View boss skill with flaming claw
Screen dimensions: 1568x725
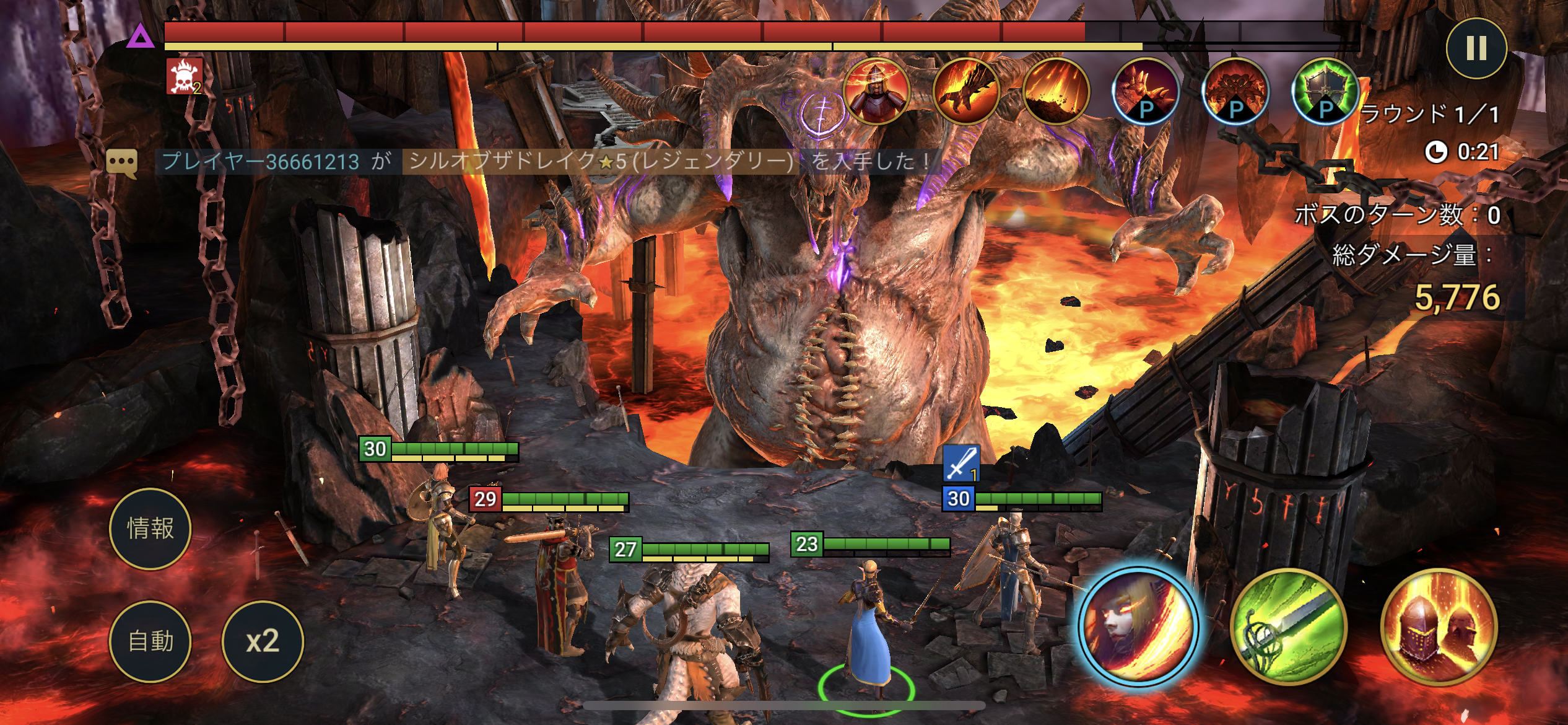point(965,92)
